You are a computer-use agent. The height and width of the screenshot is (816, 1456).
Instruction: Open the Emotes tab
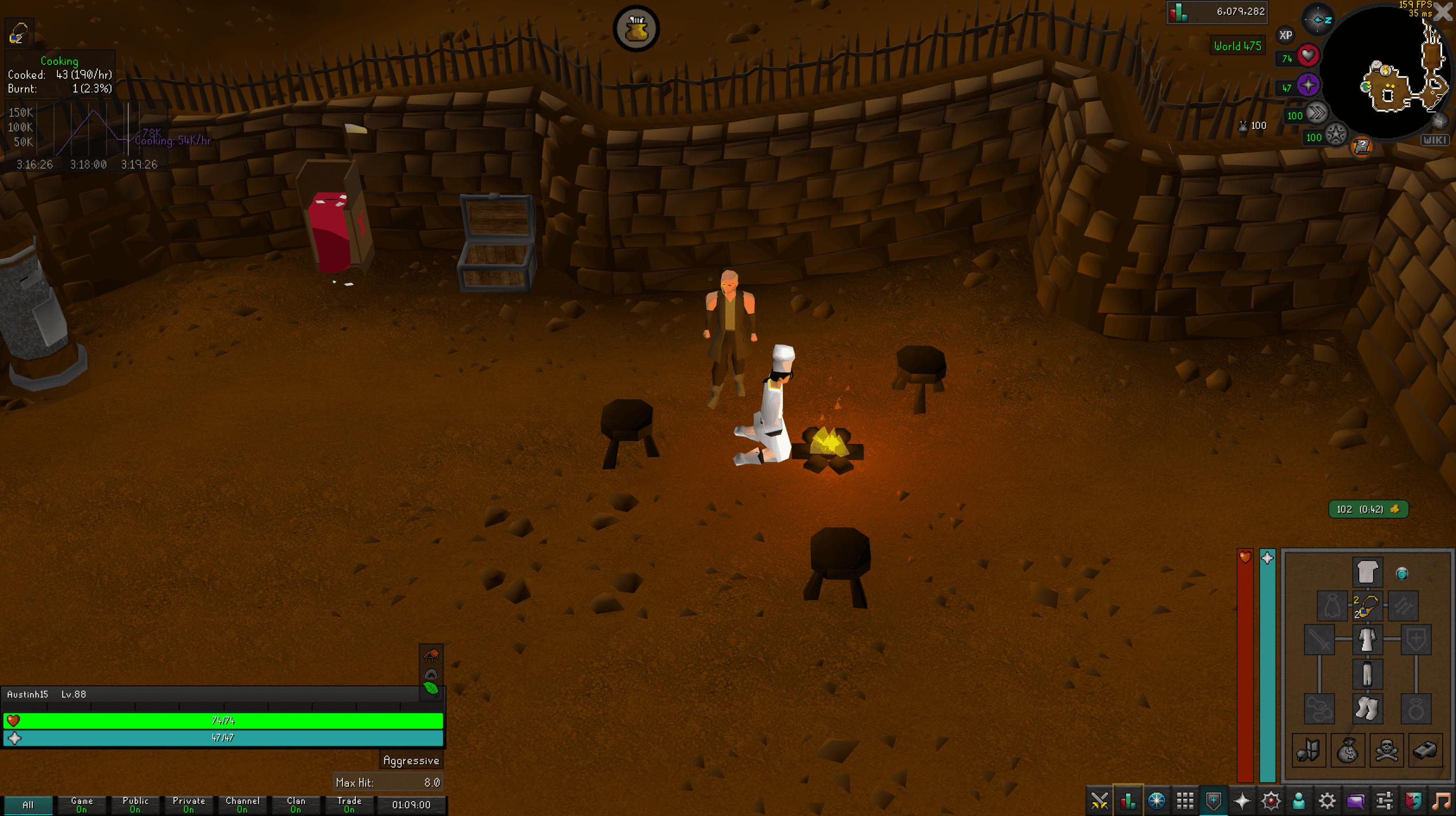pos(1413,800)
